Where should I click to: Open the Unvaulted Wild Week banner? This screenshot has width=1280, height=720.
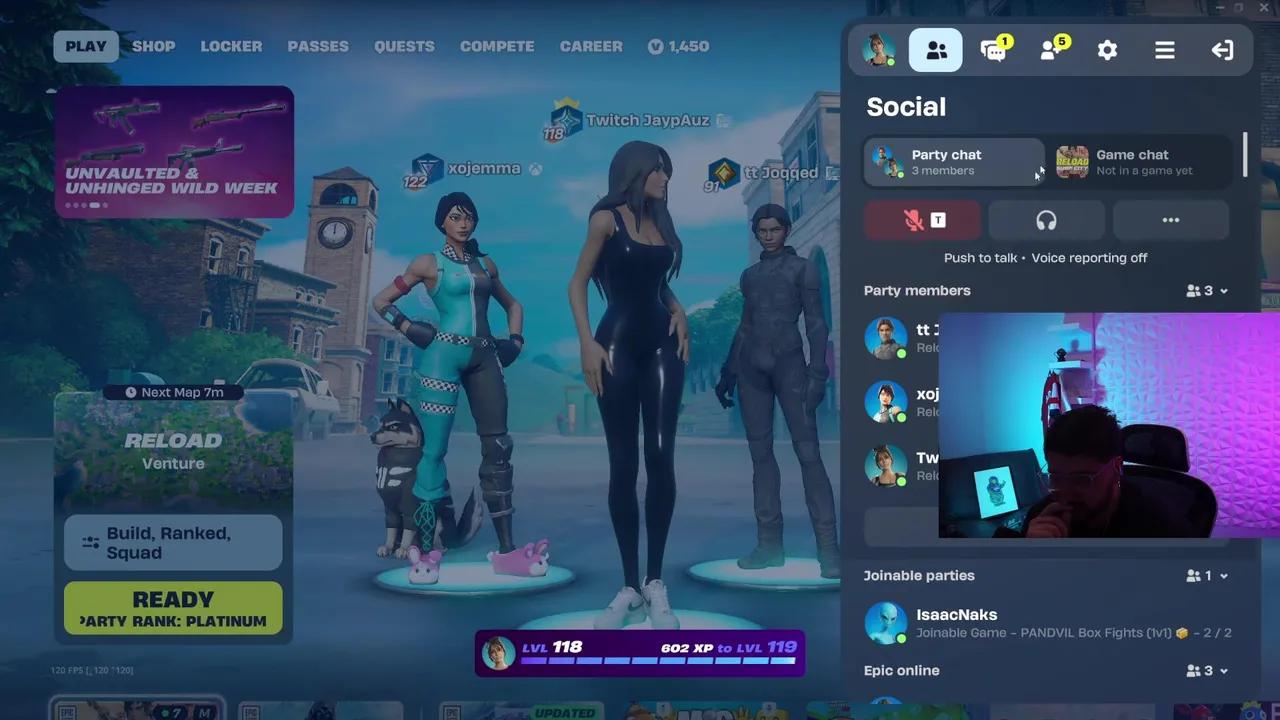[173, 150]
